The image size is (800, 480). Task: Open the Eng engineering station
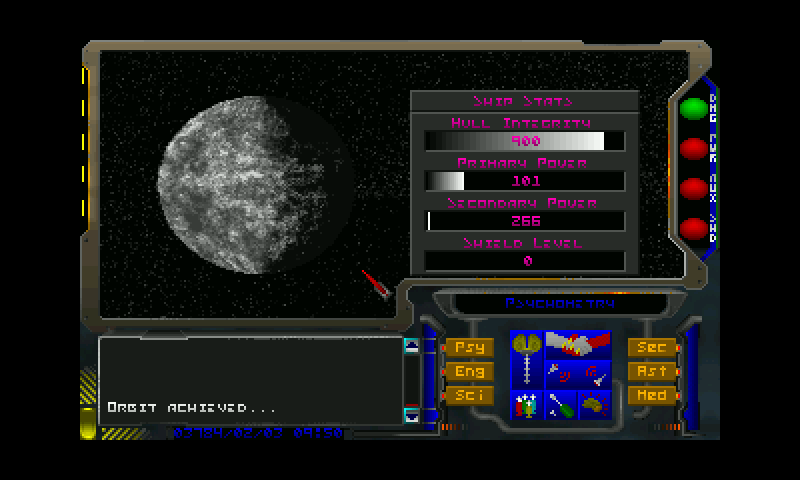point(468,371)
